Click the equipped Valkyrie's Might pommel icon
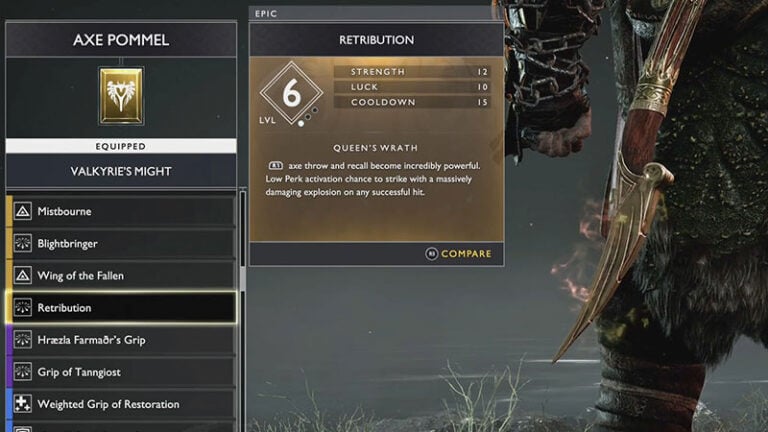768x432 pixels. (x=121, y=95)
